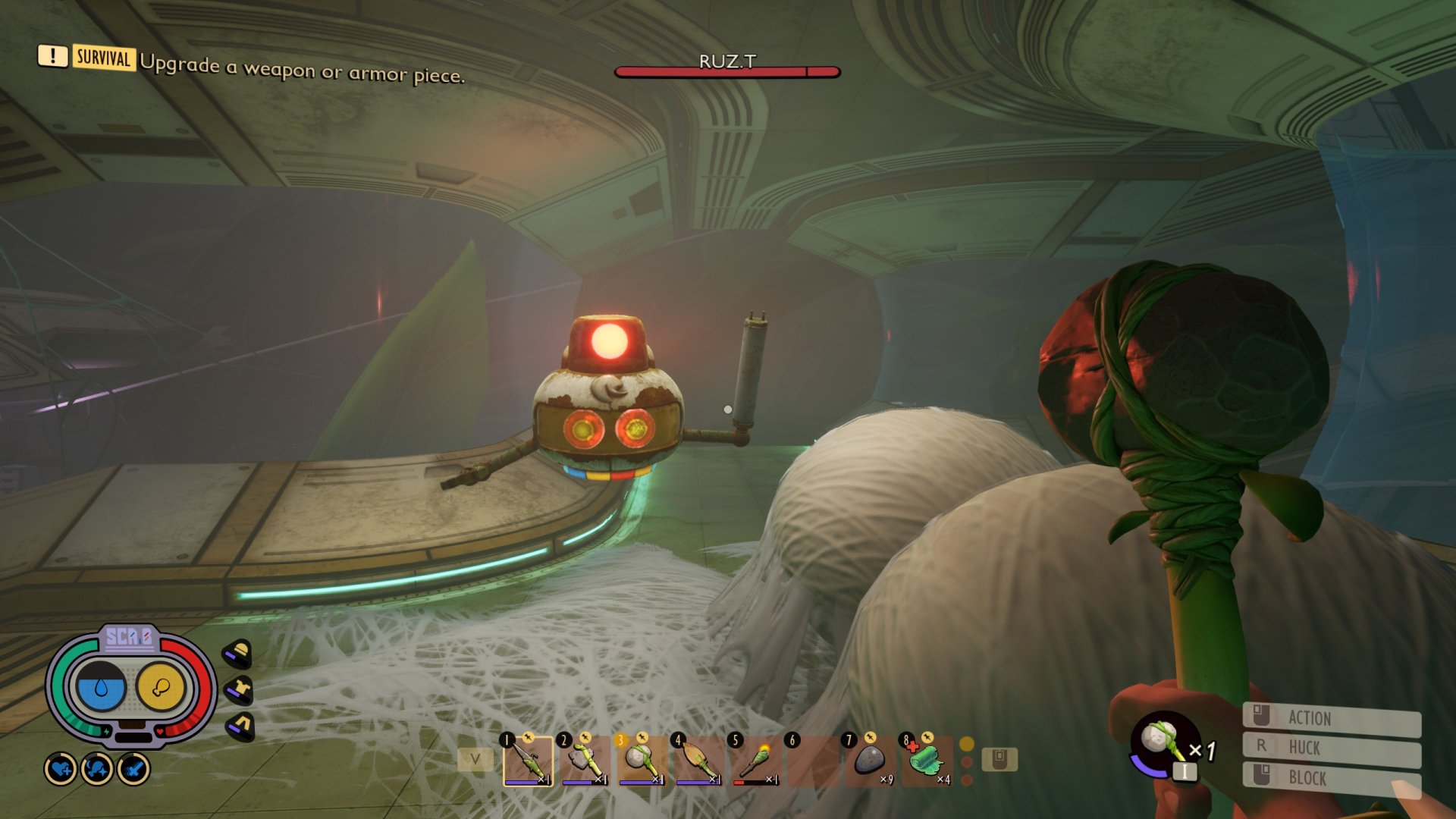
Task: Inspect the blue sword status effect icon
Action: click(134, 770)
